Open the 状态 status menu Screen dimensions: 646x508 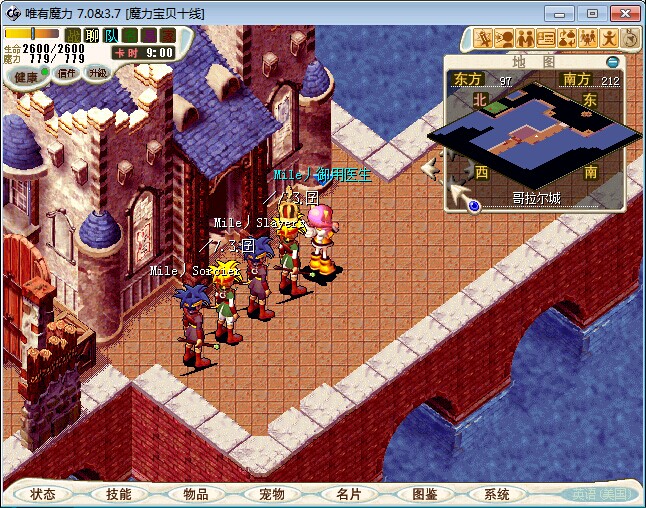coord(43,494)
